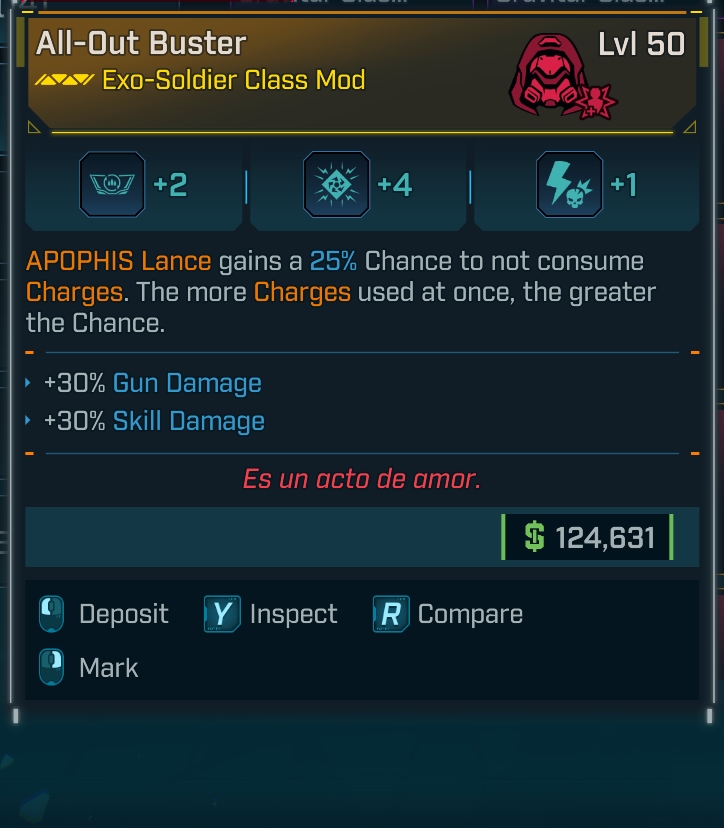The image size is (724, 828).
Task: Select the +4 diamond burst skill icon
Action: point(336,185)
